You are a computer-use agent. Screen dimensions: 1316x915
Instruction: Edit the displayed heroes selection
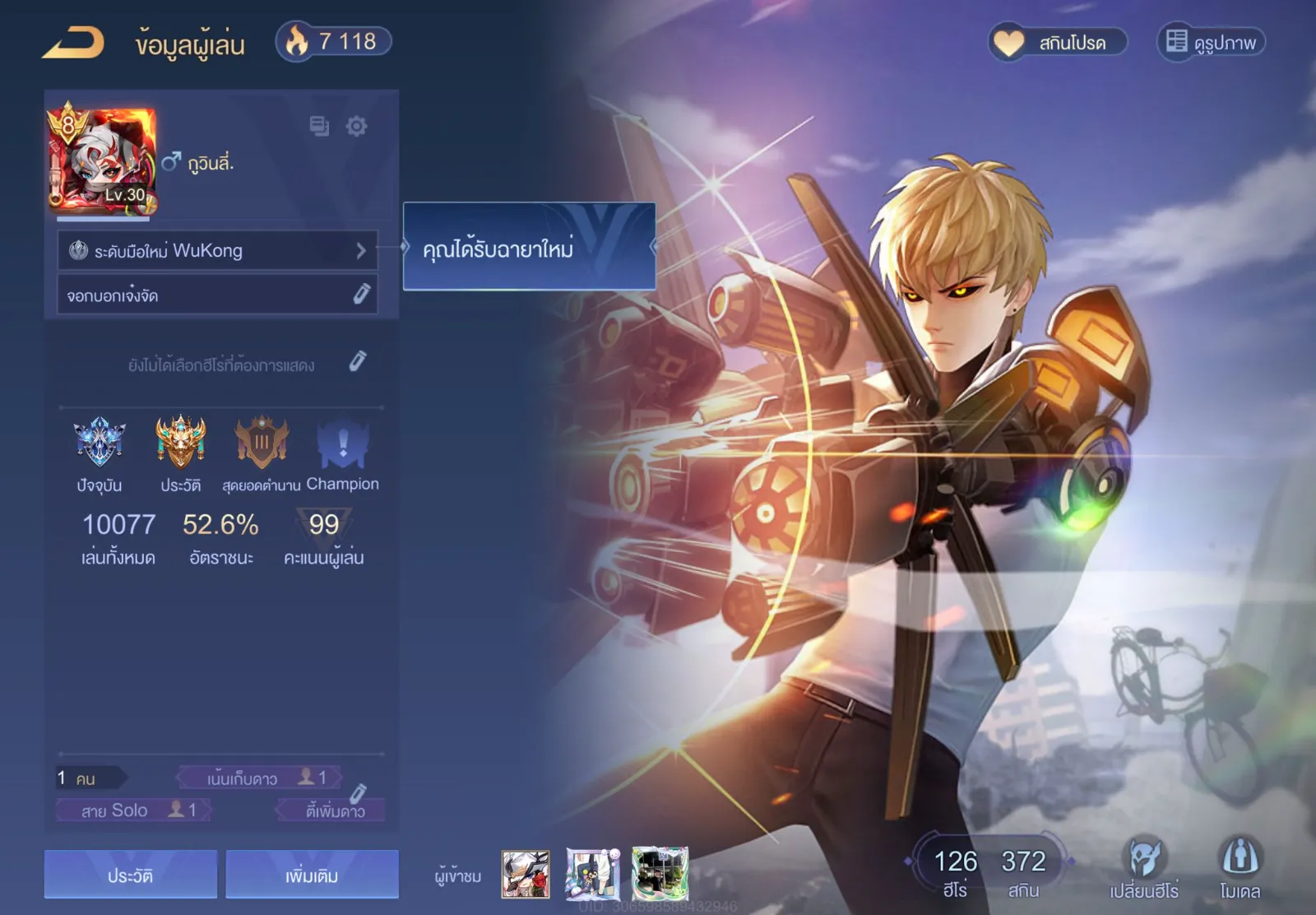tap(357, 361)
